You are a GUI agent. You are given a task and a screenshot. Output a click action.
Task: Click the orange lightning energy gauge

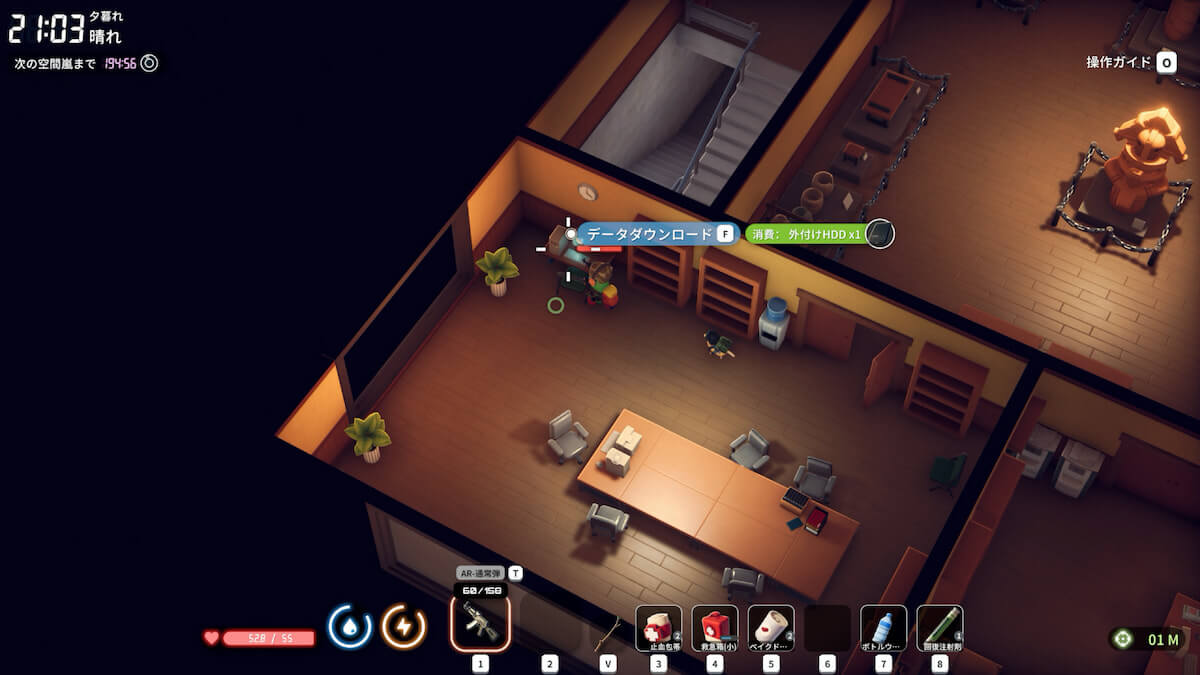[x=404, y=627]
